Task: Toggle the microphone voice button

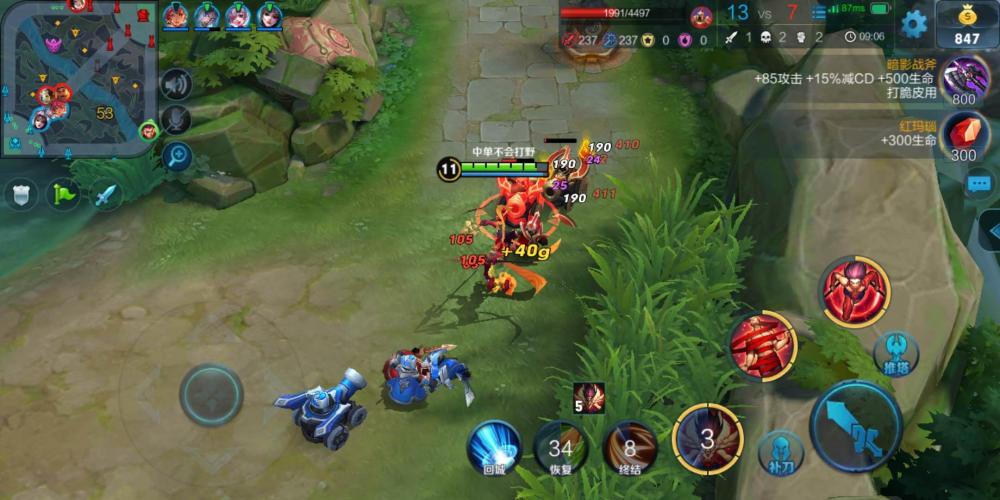Action: [x=176, y=120]
